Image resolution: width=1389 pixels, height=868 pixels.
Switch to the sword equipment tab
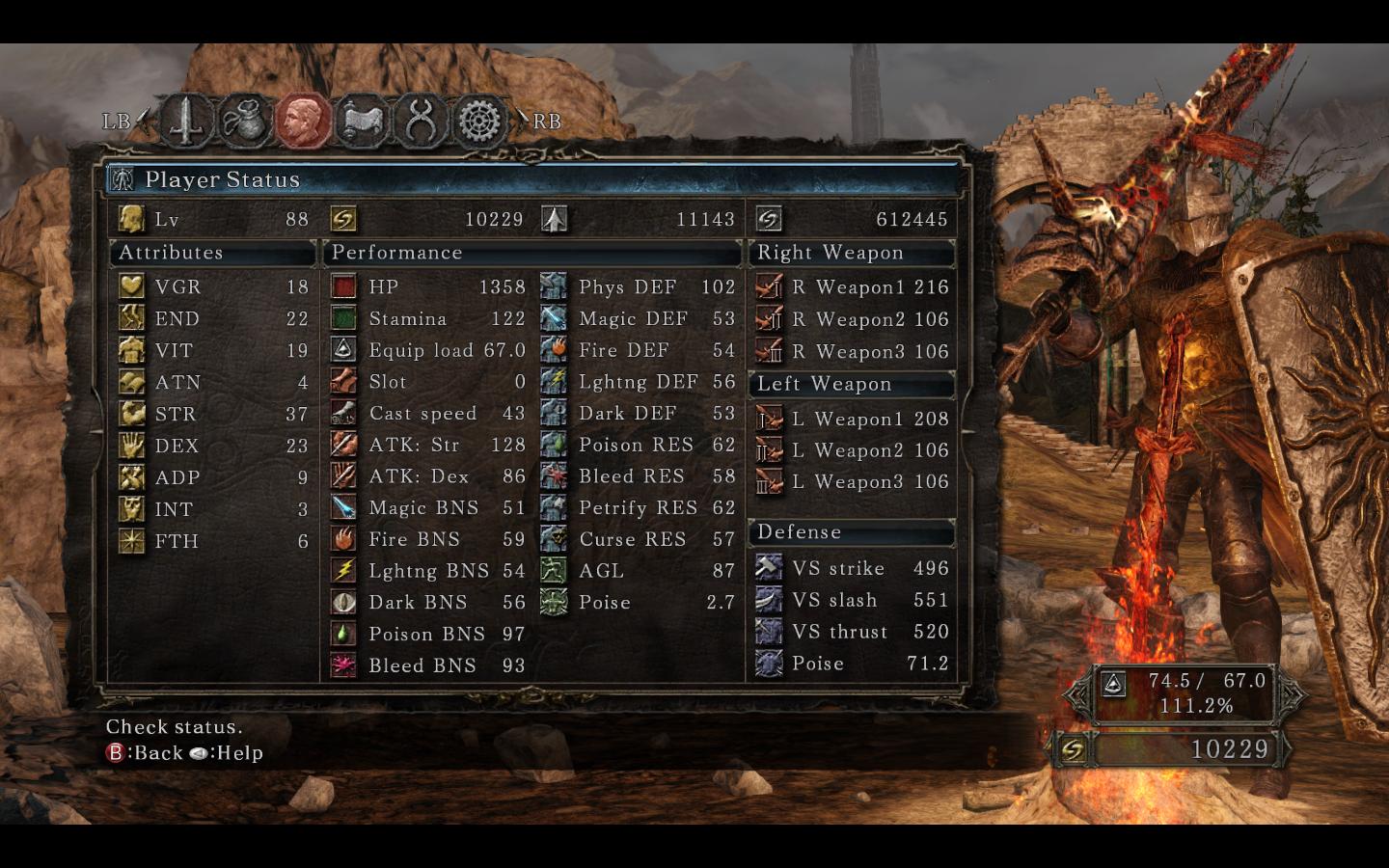[184, 121]
